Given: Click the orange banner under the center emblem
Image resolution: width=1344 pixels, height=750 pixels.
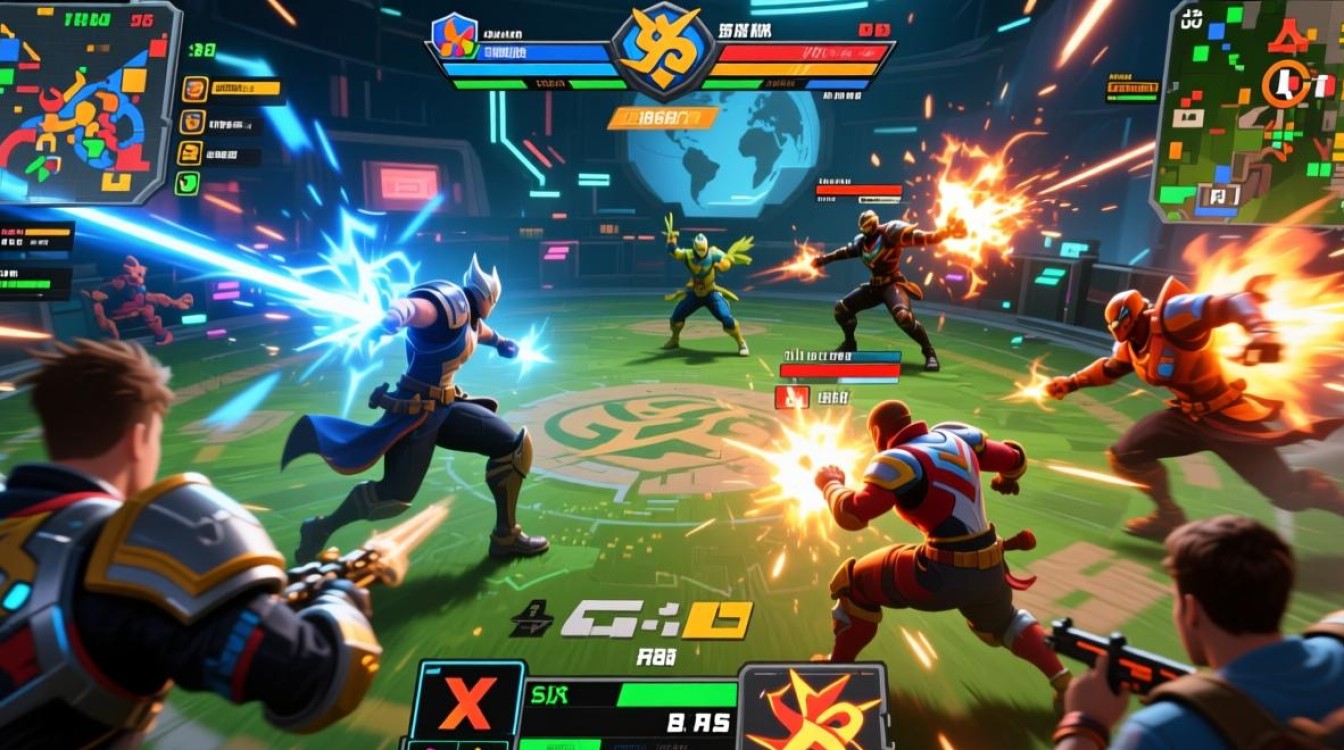Looking at the screenshot, I should coord(662,118).
